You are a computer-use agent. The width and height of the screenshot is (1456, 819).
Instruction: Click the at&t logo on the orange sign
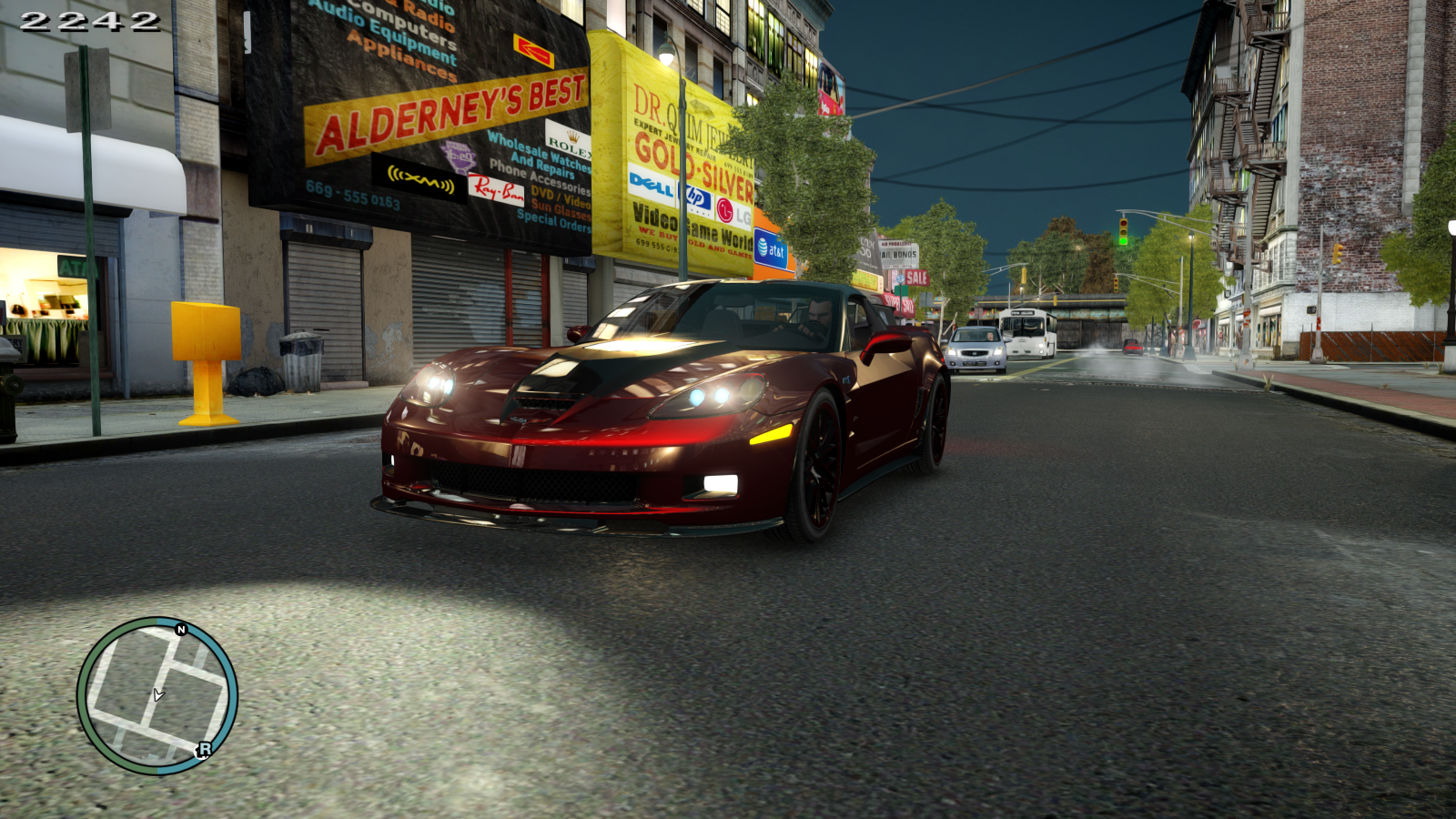tap(773, 248)
